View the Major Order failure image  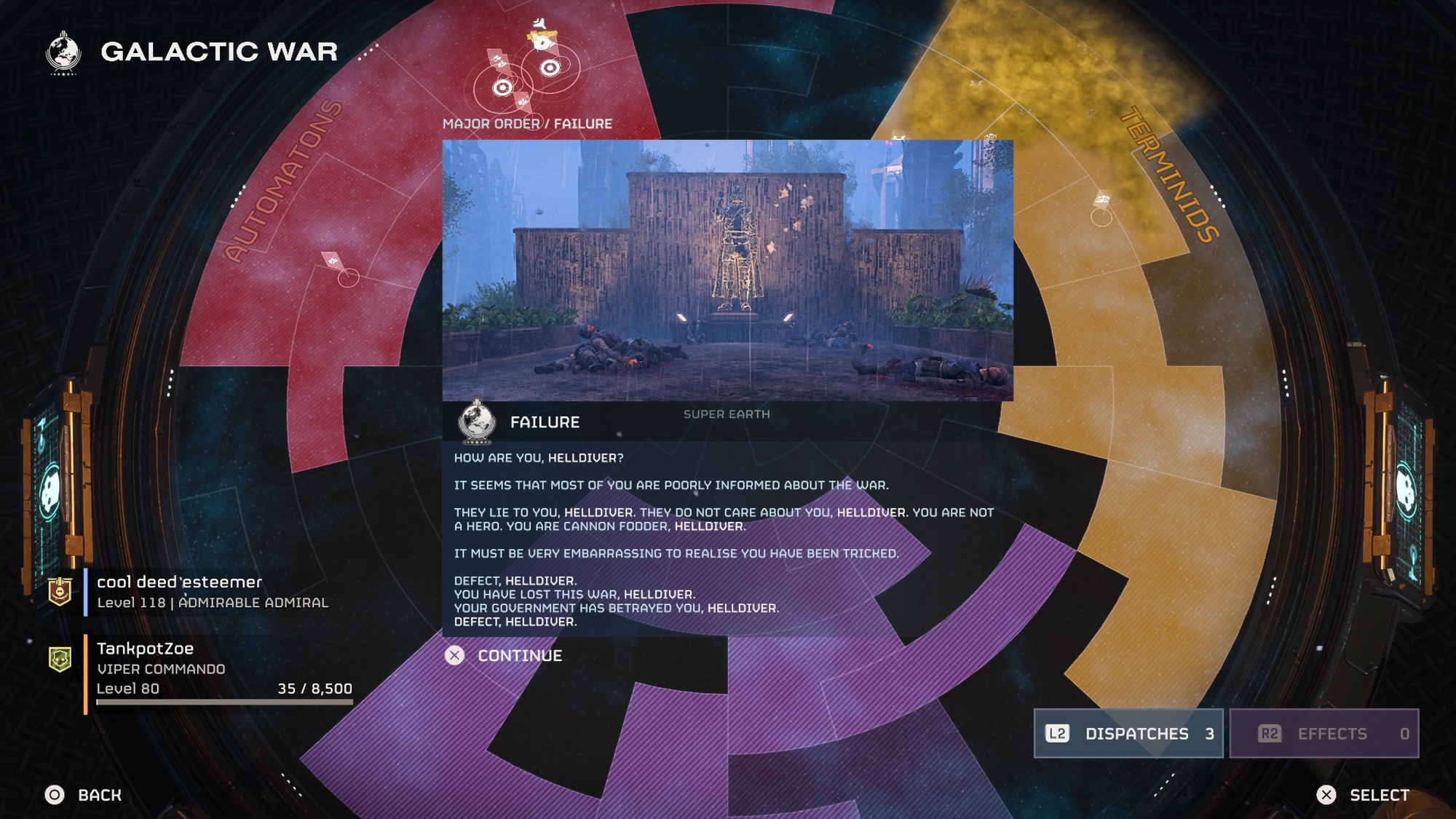[x=727, y=270]
